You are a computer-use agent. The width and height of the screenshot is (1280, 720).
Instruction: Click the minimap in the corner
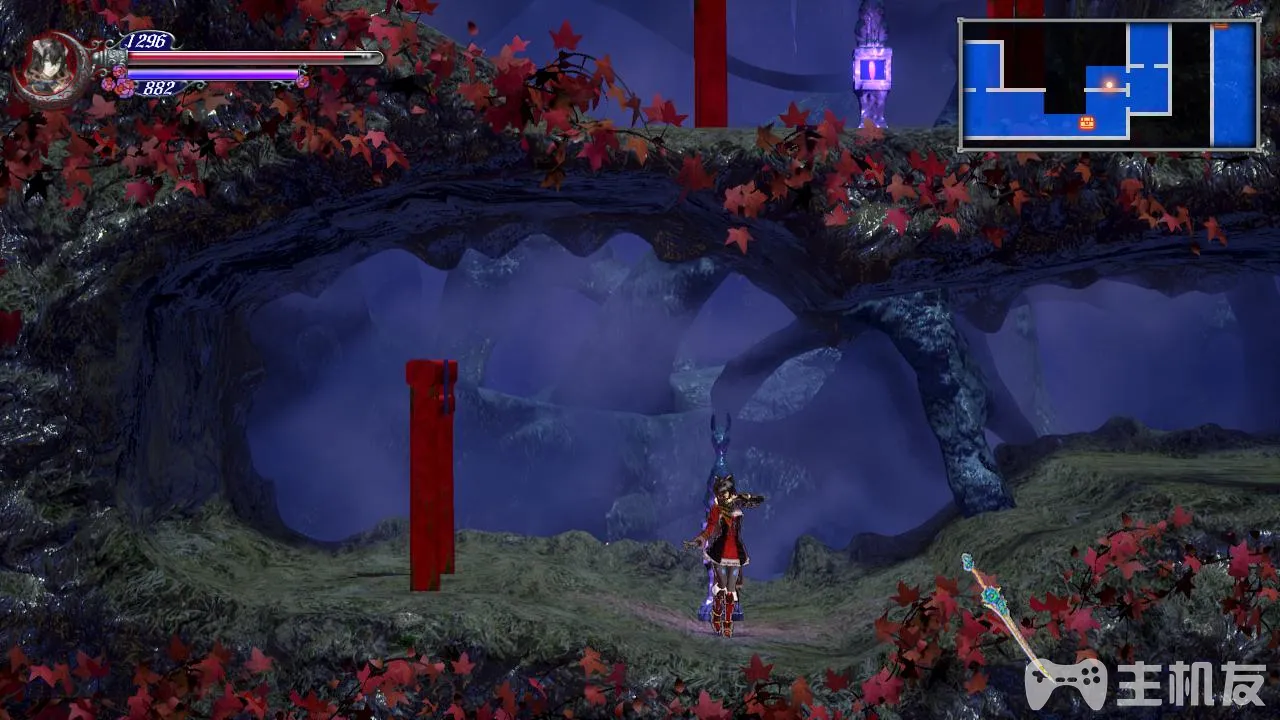[x=1109, y=85]
